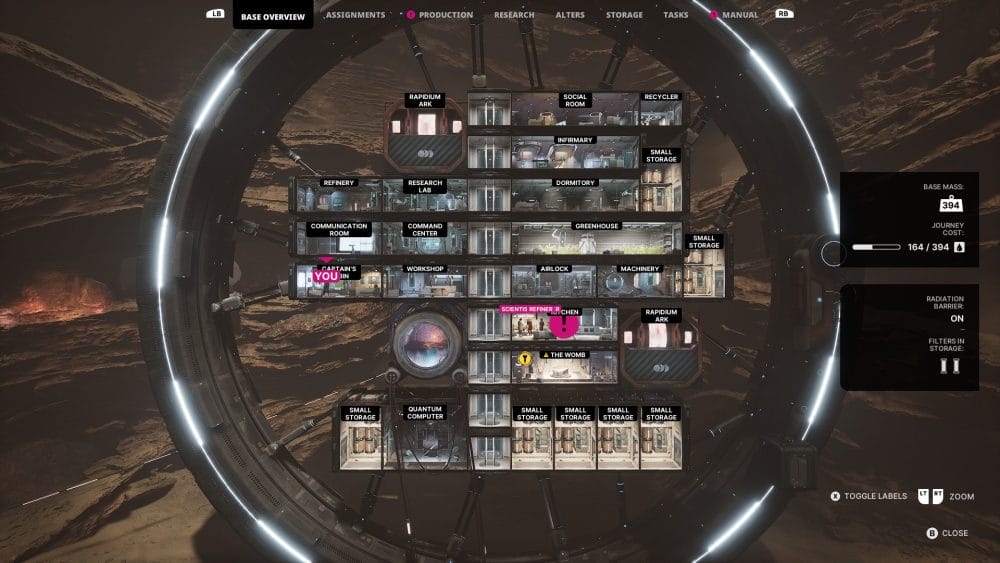Screen dimensions: 1000x563
Task: Choose the Infirmary room
Action: [x=575, y=152]
